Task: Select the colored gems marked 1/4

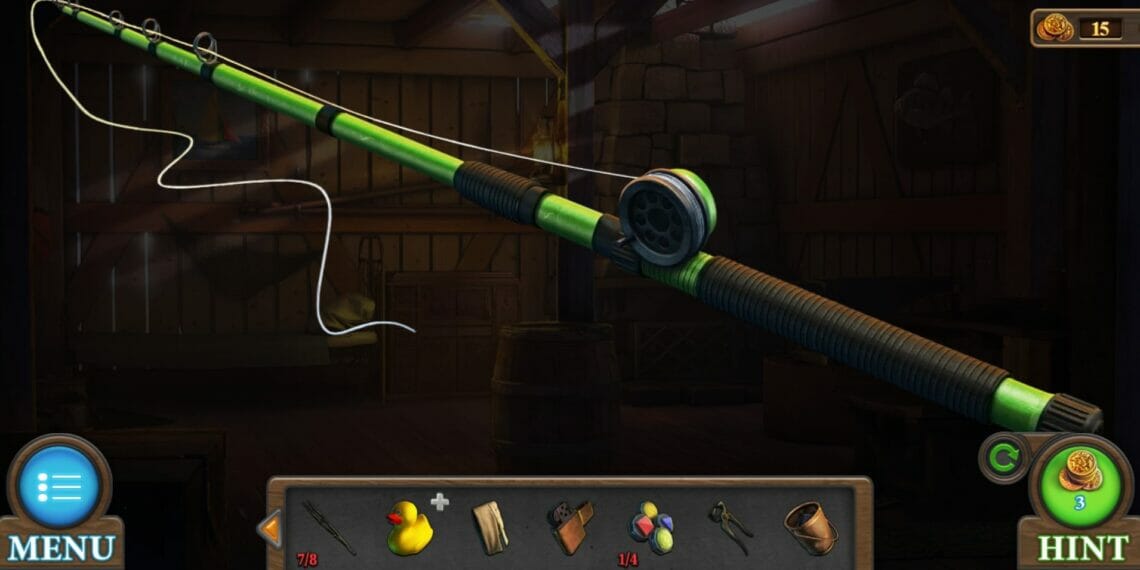Action: tap(650, 526)
